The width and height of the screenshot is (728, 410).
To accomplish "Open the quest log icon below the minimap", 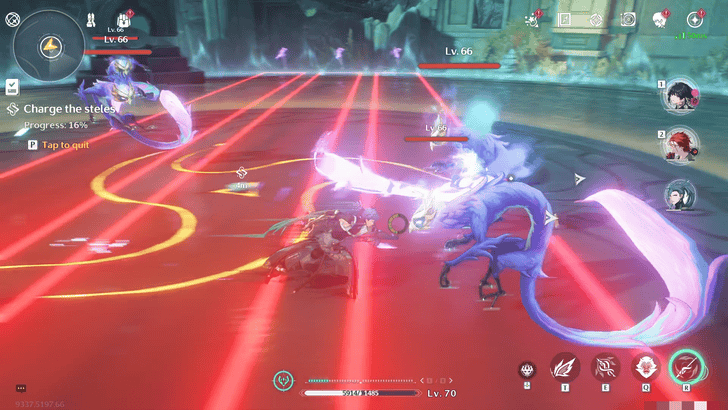I will tap(11, 87).
